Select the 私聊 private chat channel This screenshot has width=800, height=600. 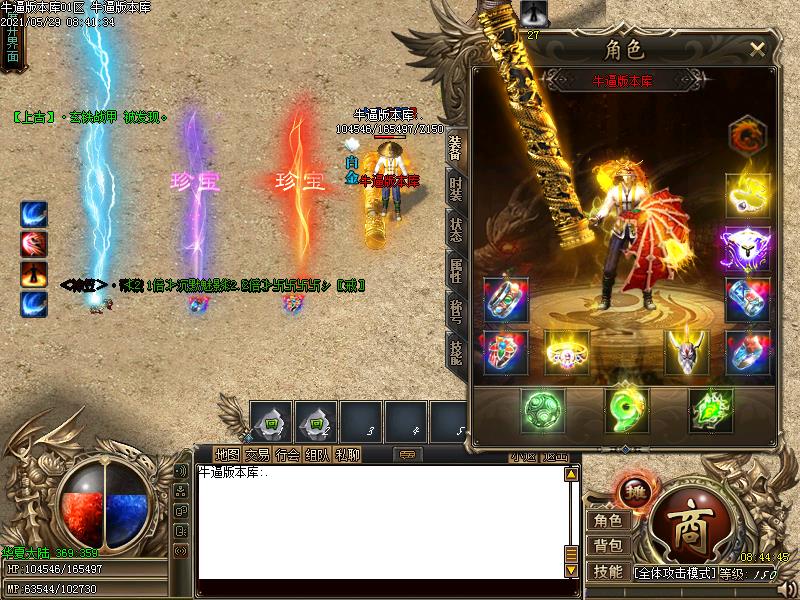[347, 455]
